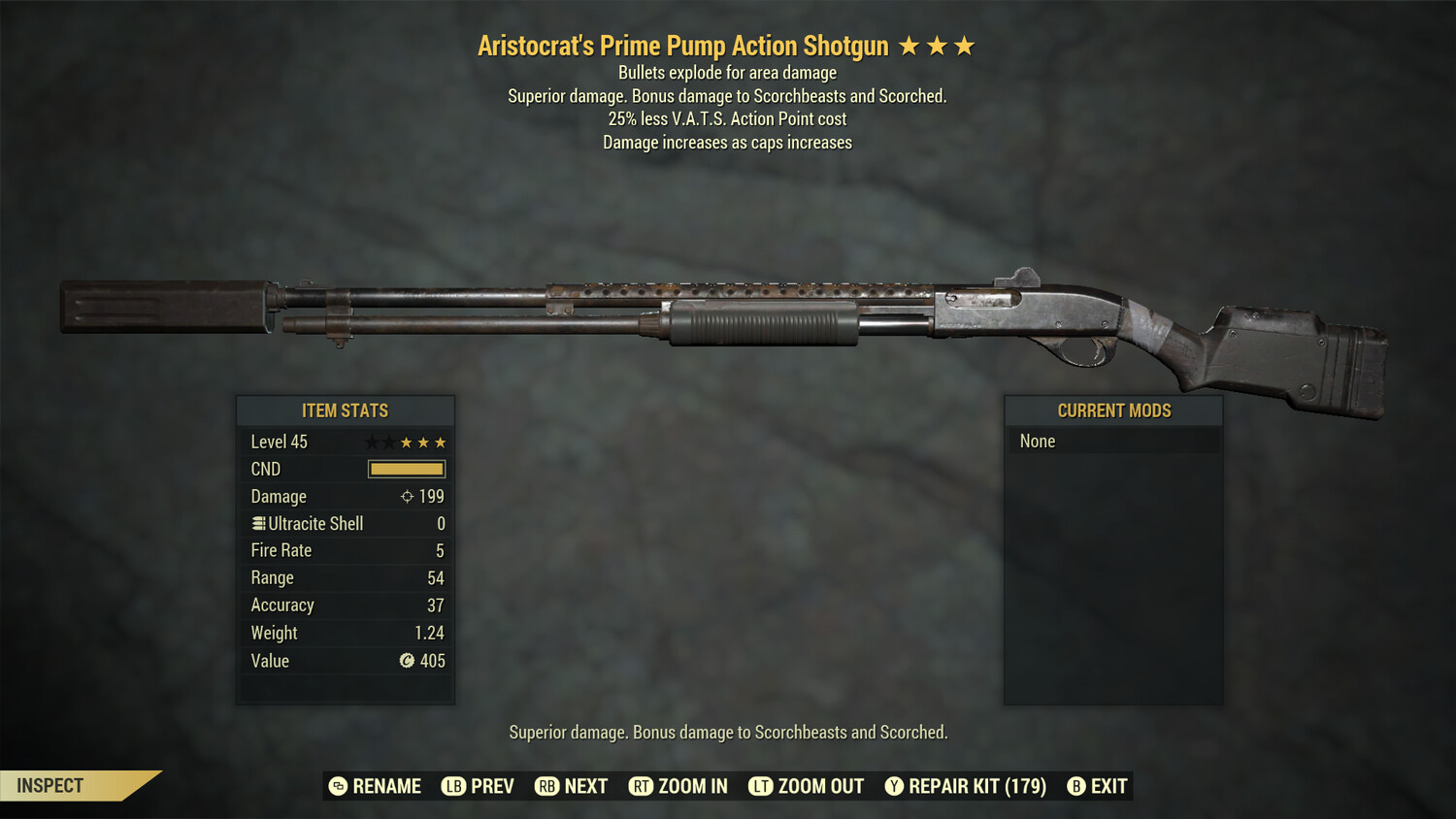
Task: Click the LT button icon for ZOOM OUT
Action: (761, 786)
